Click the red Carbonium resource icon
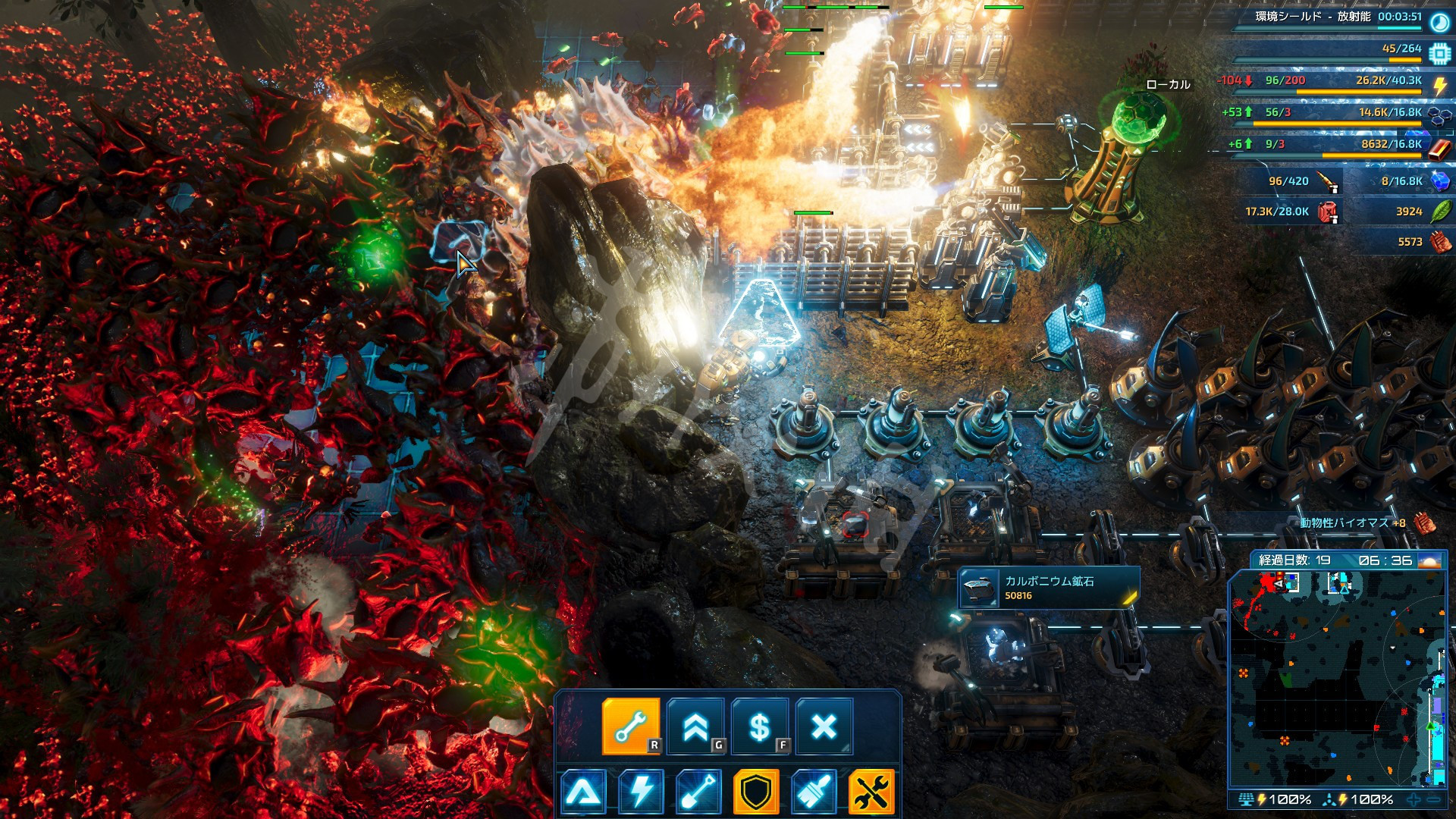This screenshot has height=819, width=1456. click(x=1439, y=148)
